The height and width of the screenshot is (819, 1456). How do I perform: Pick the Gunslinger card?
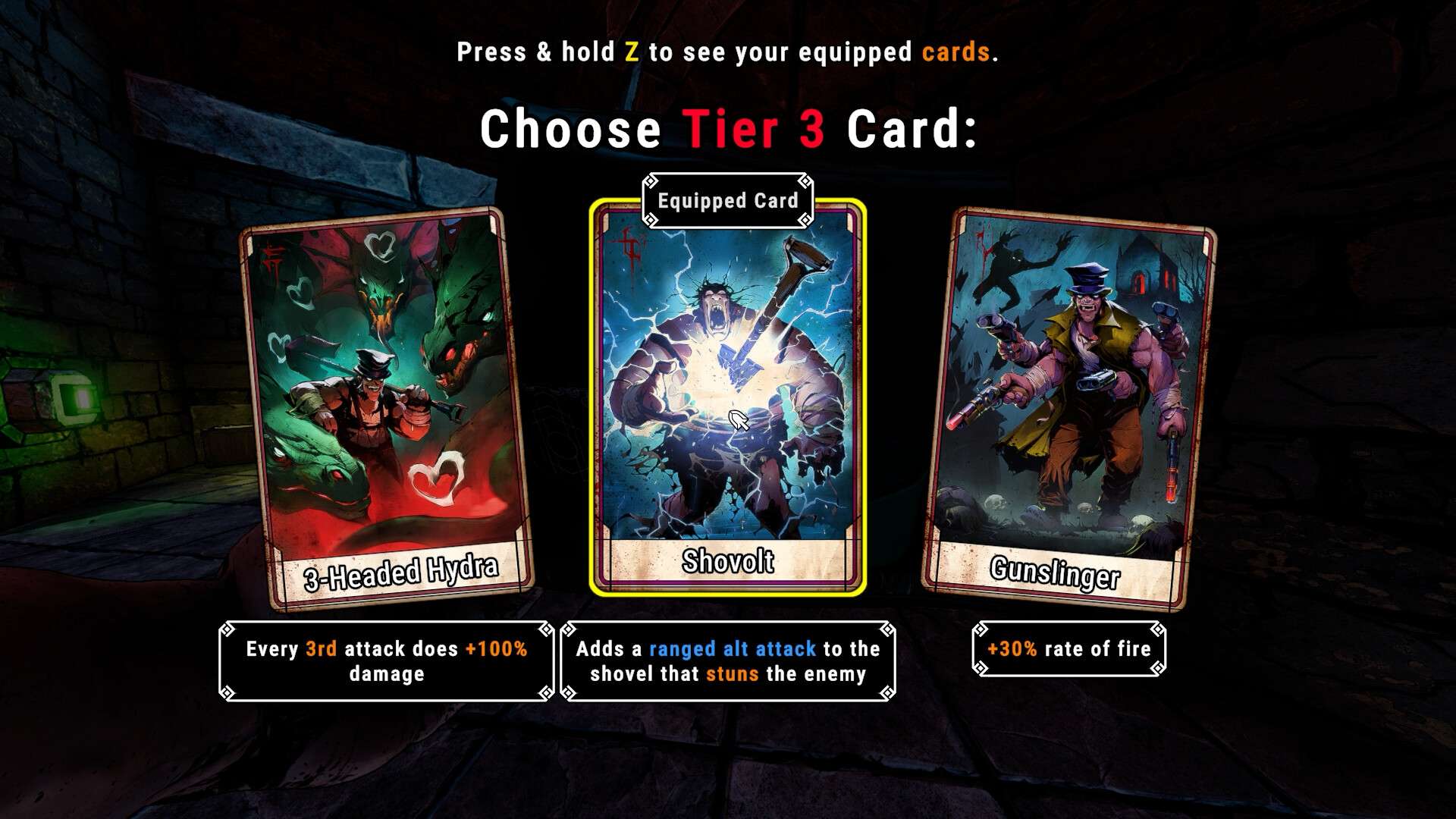1068,409
